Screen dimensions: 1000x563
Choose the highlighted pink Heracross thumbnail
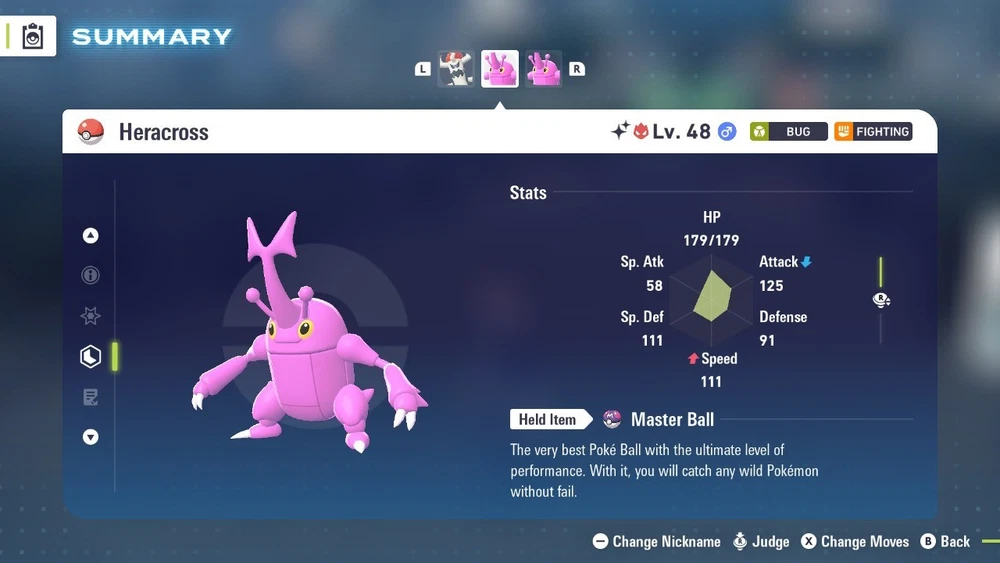click(500, 69)
